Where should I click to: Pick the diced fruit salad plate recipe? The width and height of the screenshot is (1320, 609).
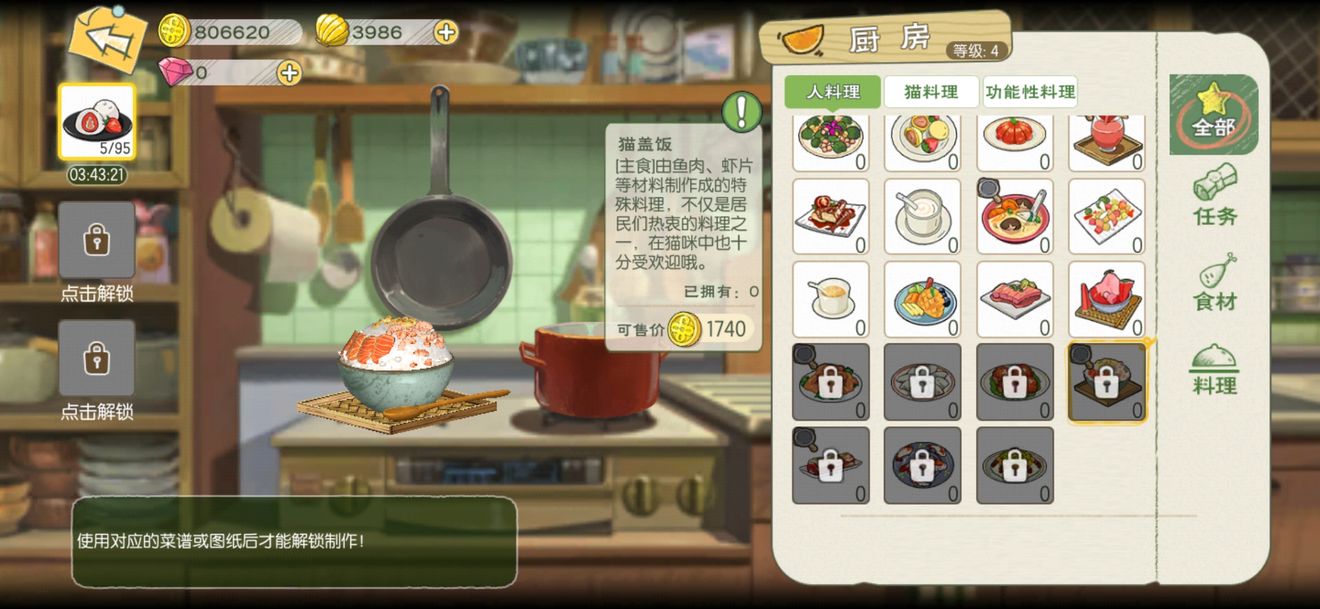(x=1106, y=216)
